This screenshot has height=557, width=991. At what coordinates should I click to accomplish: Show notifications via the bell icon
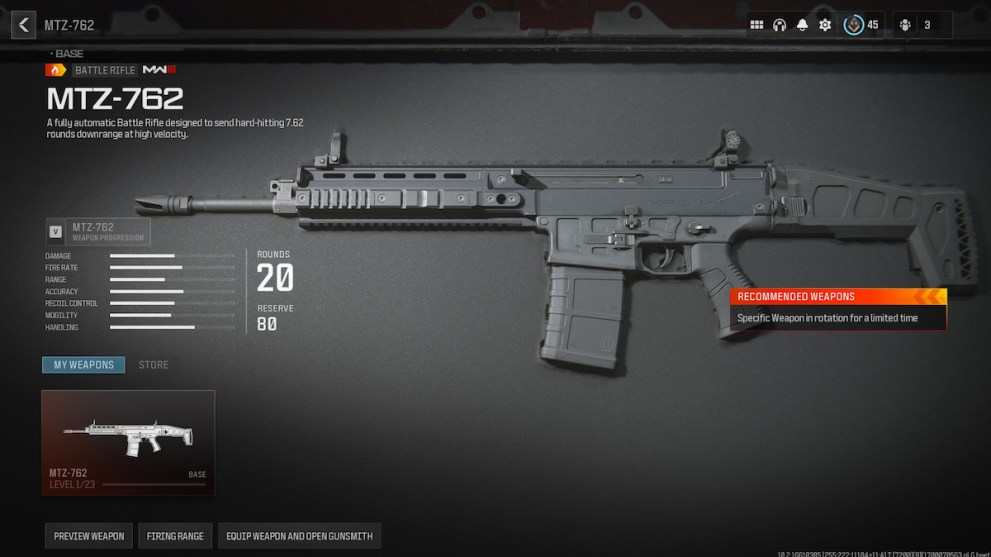pos(802,25)
